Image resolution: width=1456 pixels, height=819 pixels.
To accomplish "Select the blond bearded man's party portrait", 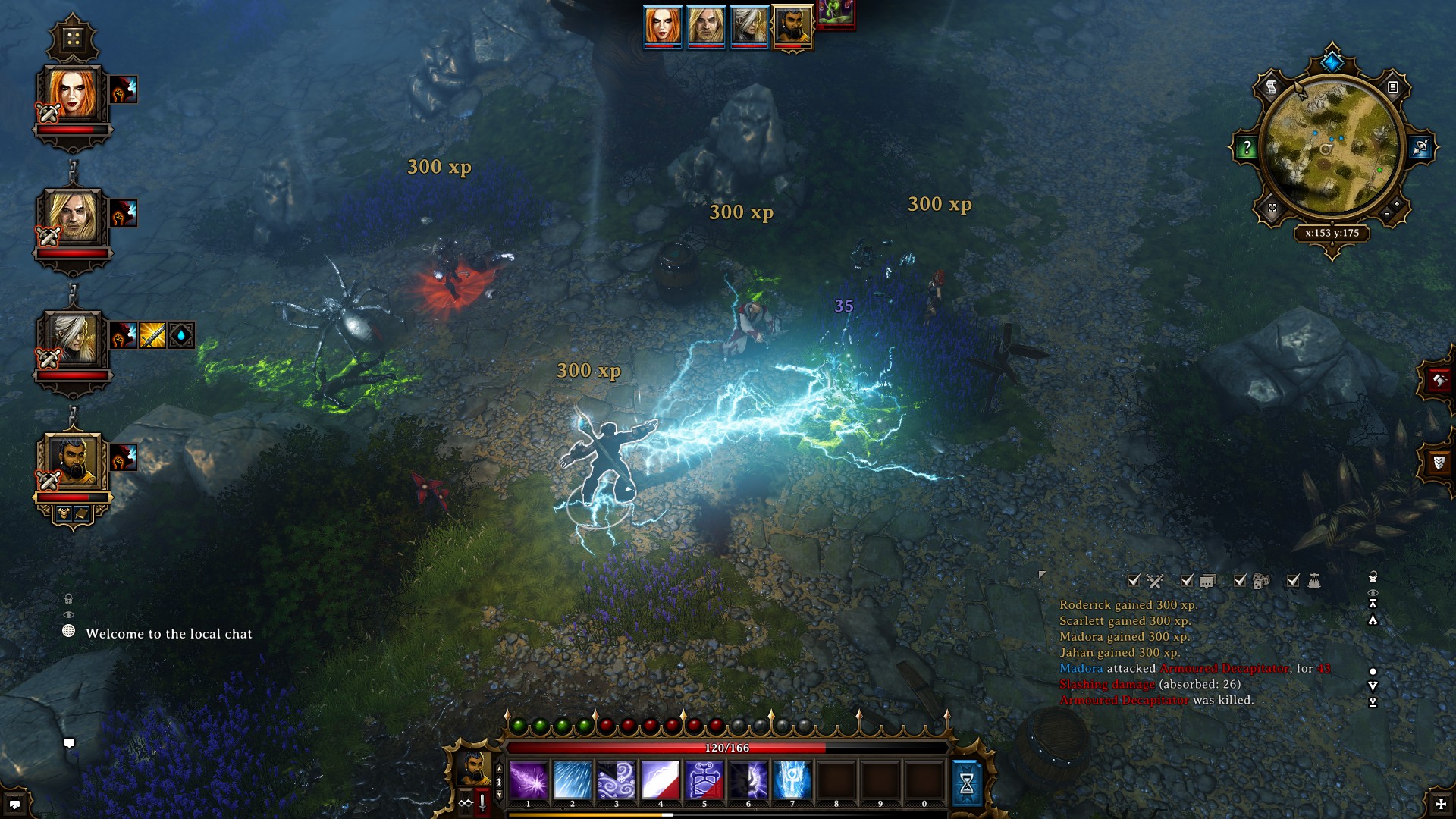I will pos(73,218).
